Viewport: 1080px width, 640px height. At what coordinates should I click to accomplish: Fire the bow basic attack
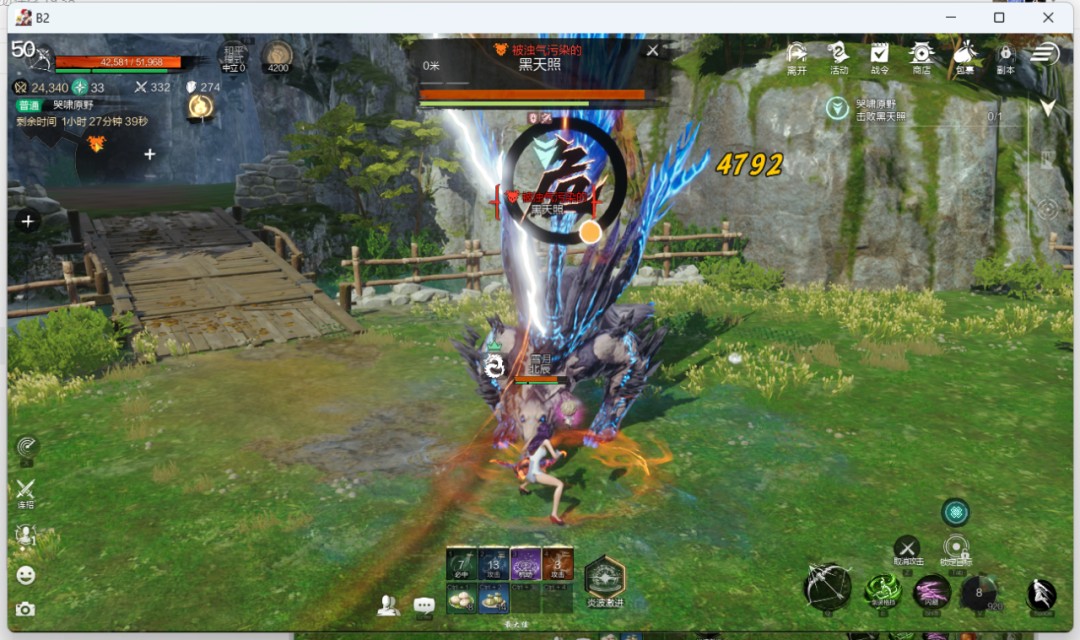828,587
